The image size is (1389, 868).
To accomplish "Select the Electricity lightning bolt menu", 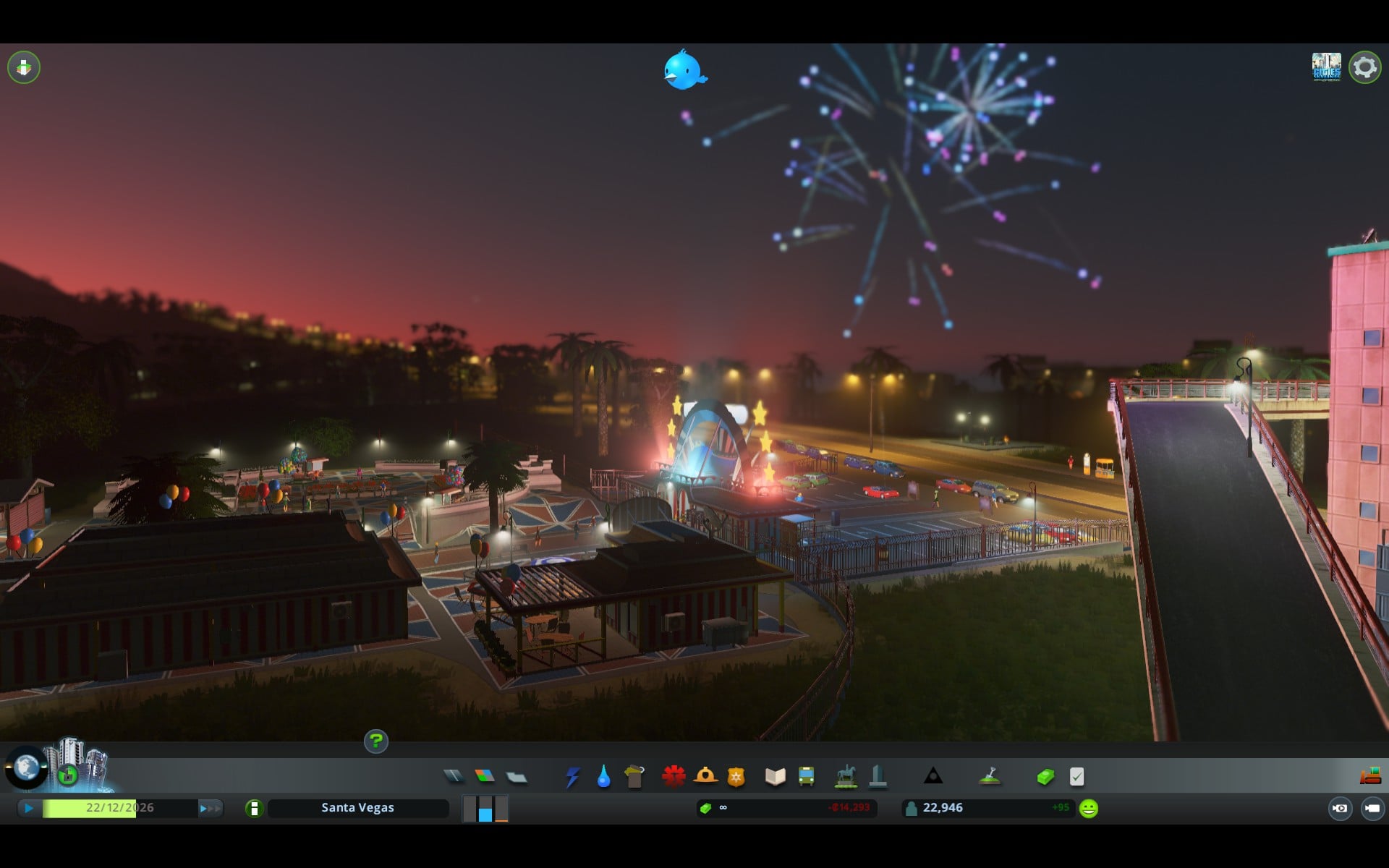I will point(572,777).
